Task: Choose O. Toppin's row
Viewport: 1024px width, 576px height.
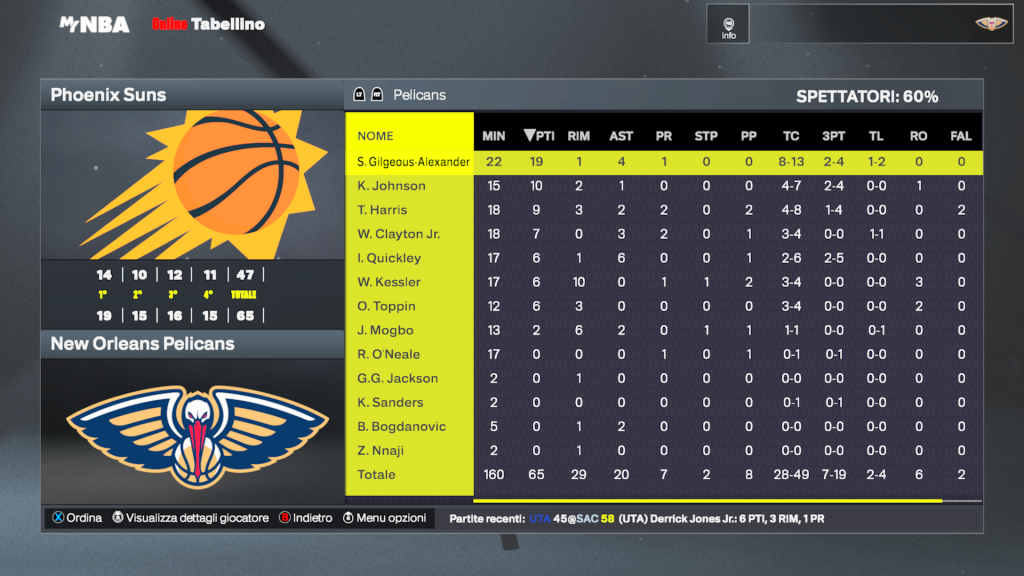Action: point(386,306)
